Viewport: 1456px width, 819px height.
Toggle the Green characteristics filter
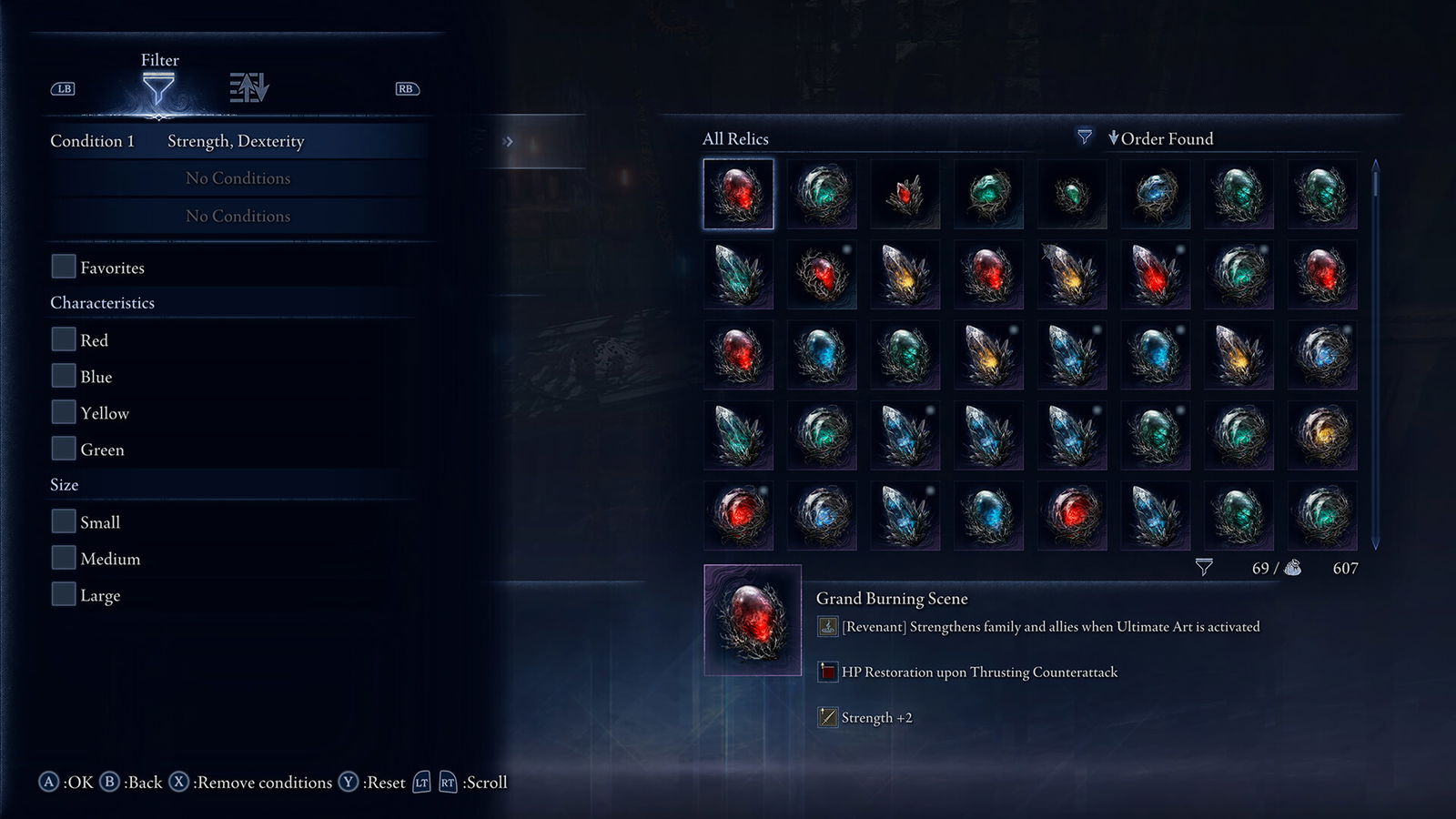(x=63, y=448)
